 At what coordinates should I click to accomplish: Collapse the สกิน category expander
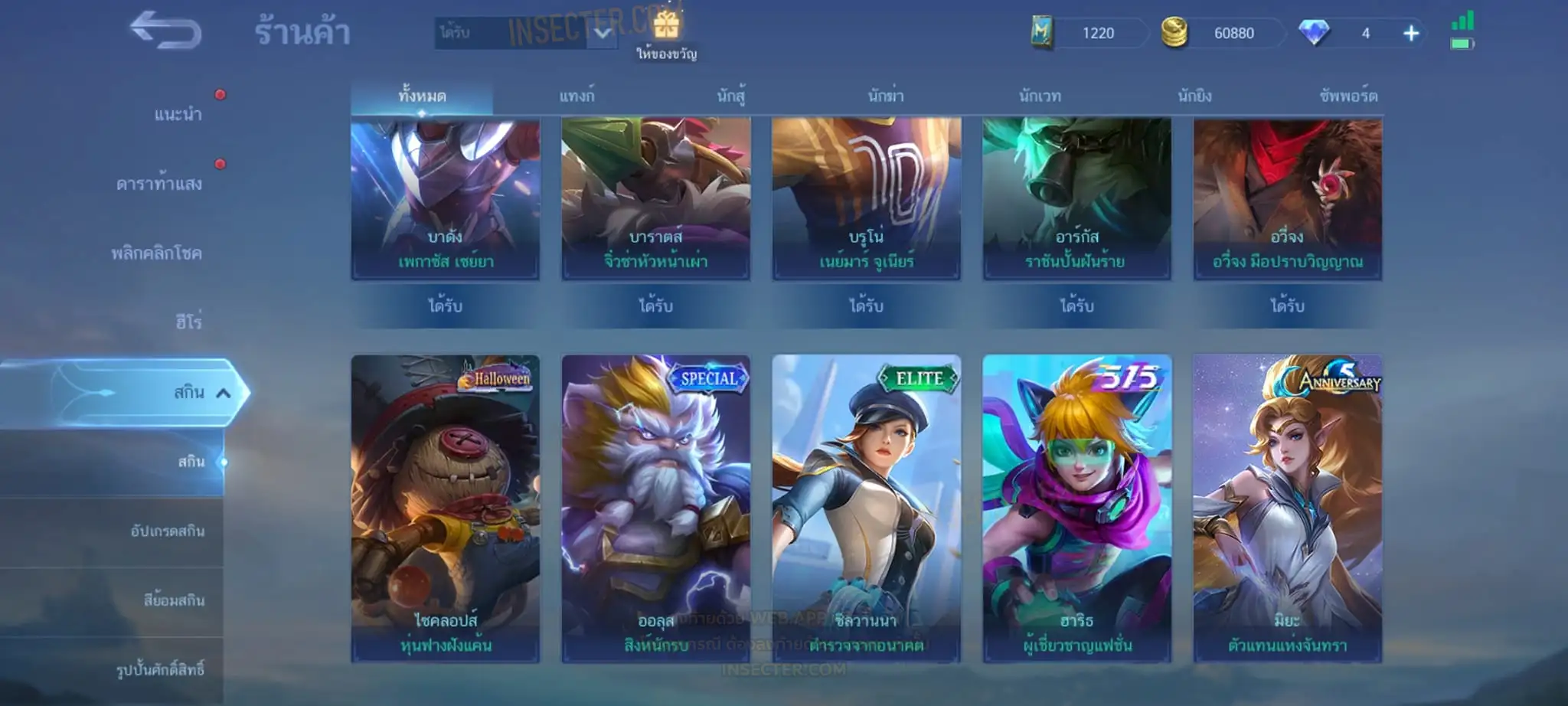point(223,393)
